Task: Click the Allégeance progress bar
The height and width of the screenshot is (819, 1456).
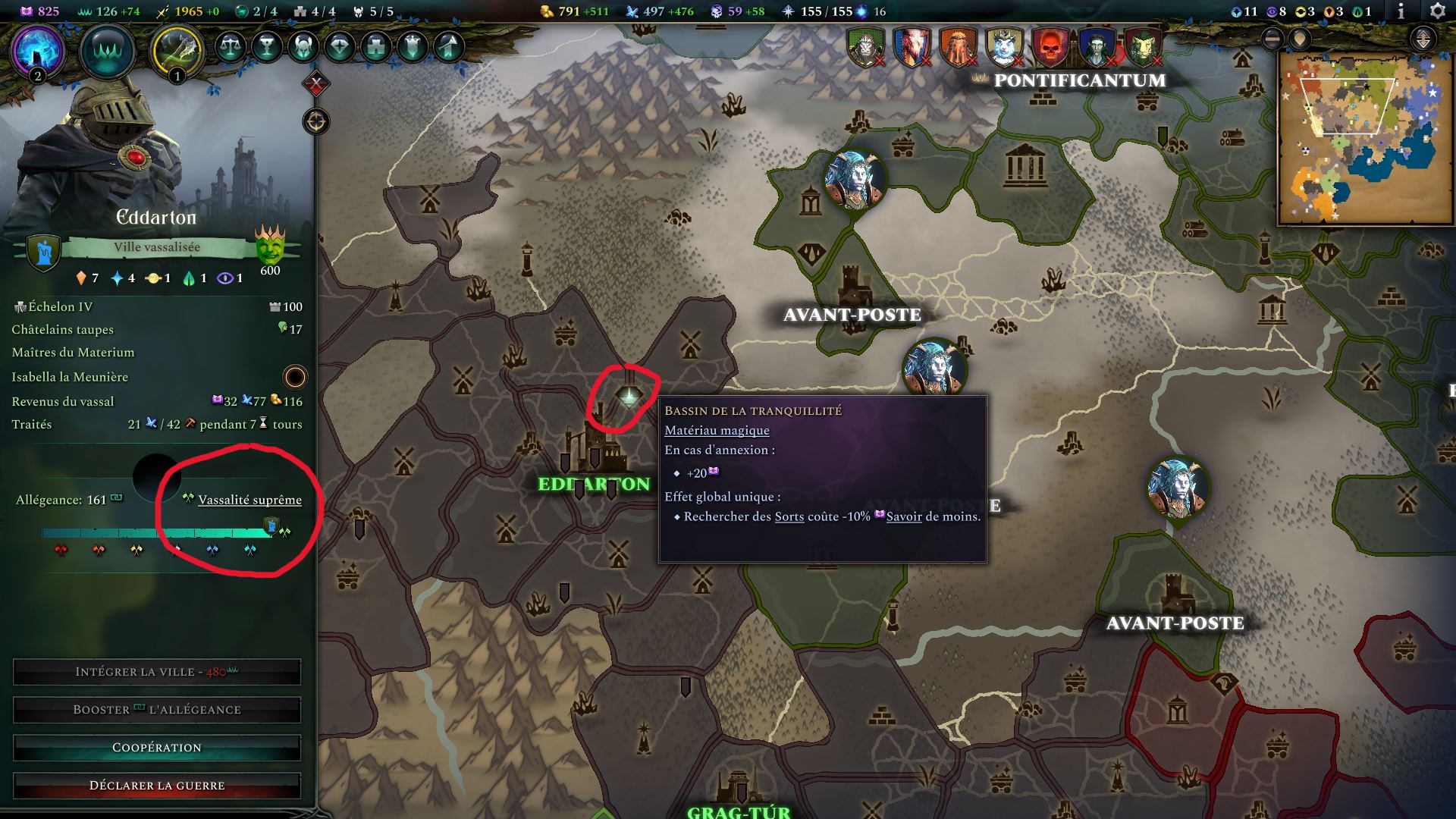Action: pos(152,532)
